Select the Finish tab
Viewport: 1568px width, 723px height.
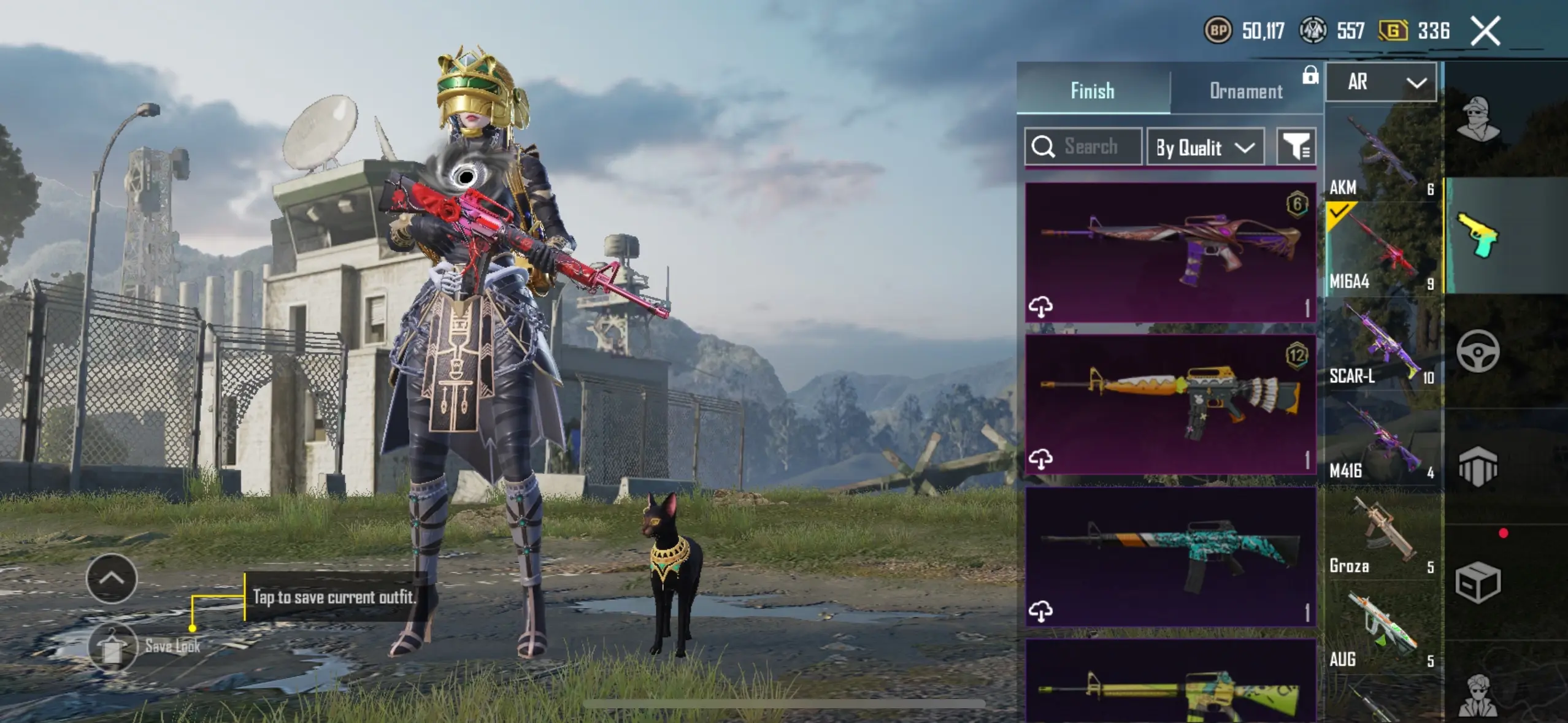coord(1093,91)
